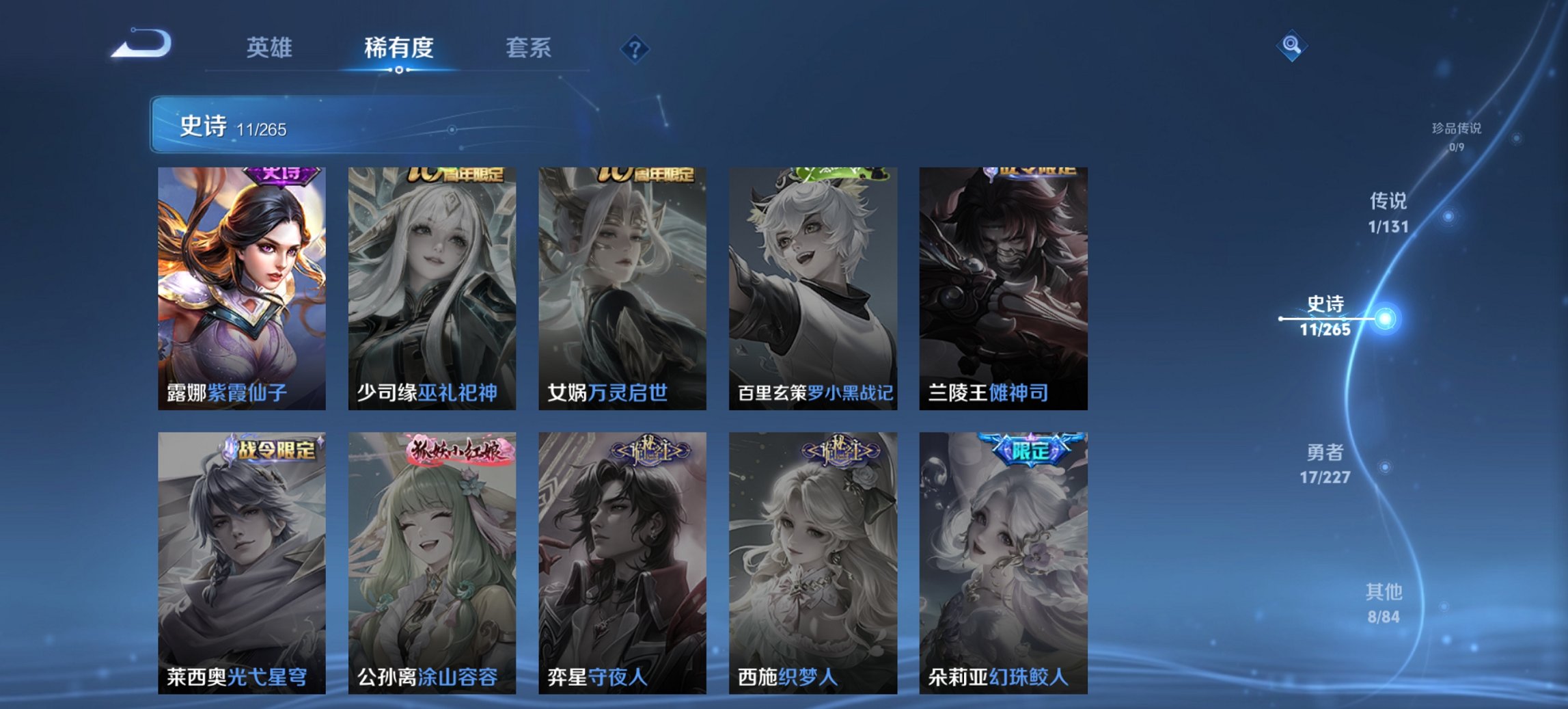
Task: Open help with the question mark icon
Action: coord(634,48)
